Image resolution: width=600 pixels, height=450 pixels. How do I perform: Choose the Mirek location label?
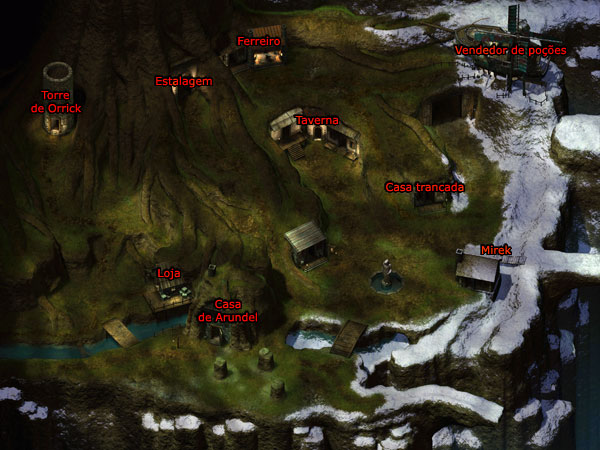(496, 249)
